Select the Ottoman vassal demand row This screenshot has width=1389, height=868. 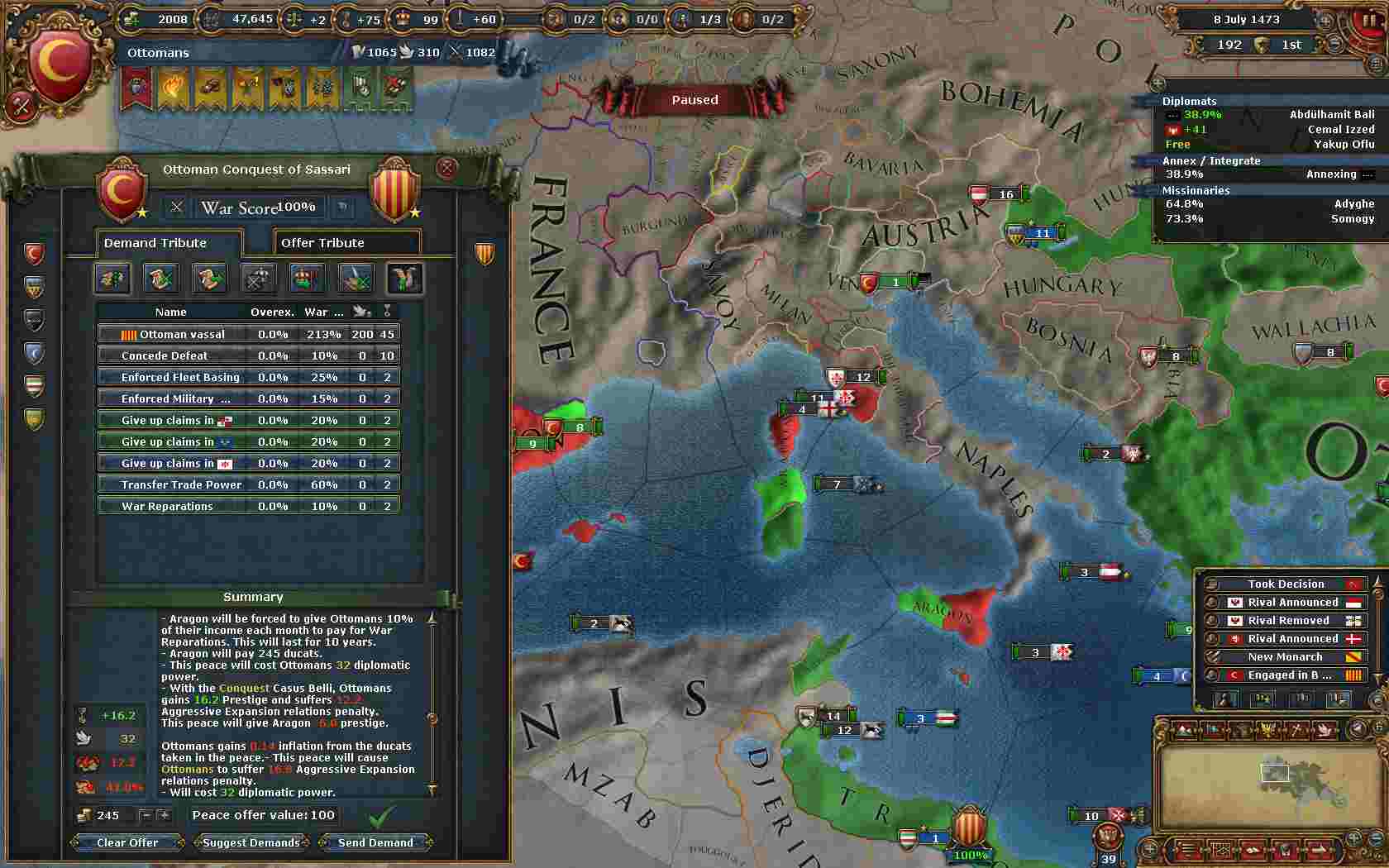pos(248,334)
